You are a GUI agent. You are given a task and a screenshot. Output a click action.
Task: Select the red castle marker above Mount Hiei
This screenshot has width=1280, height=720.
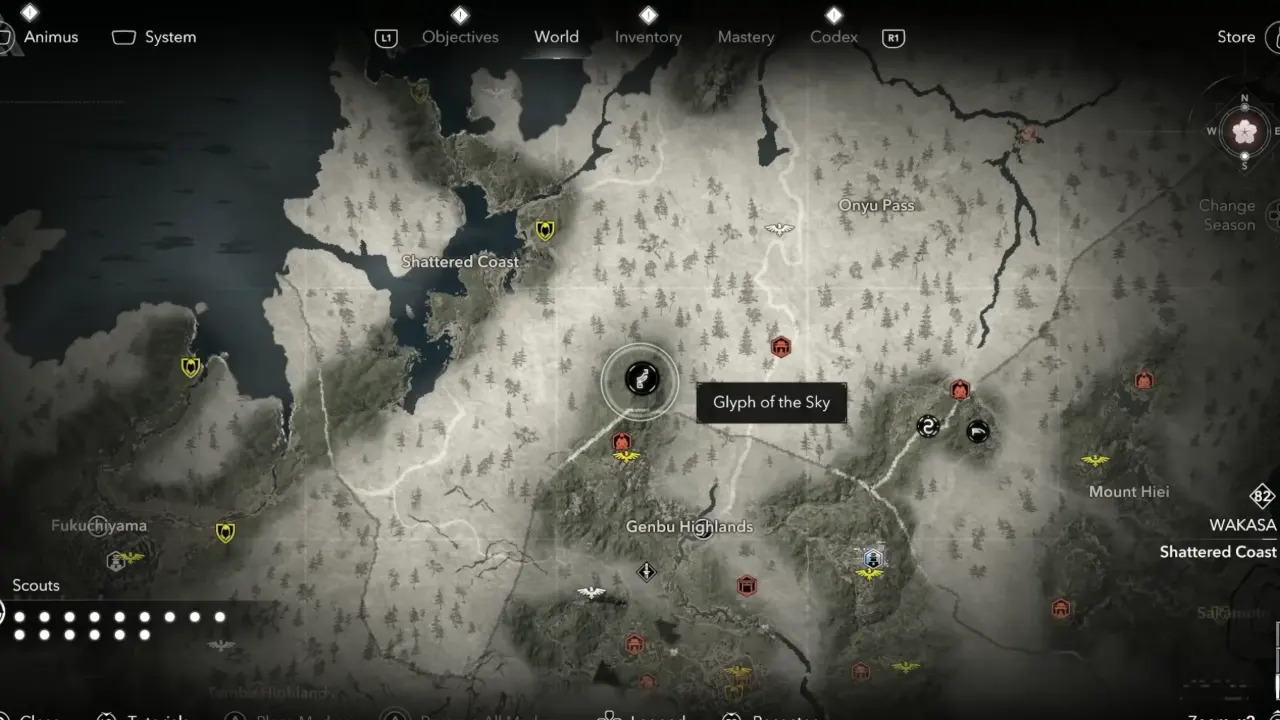point(1144,380)
